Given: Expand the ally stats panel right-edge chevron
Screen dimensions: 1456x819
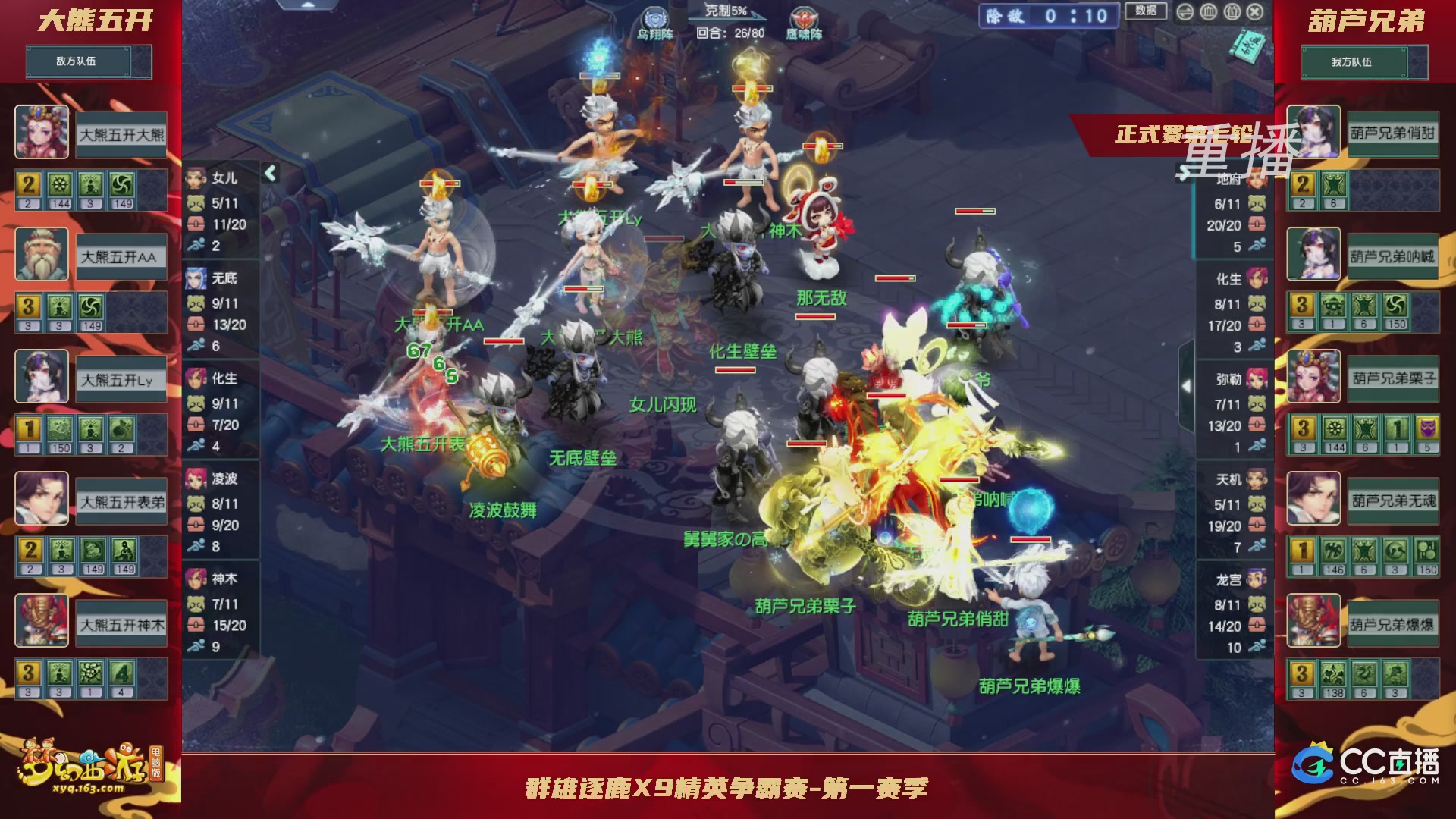Looking at the screenshot, I should pos(1186,385).
